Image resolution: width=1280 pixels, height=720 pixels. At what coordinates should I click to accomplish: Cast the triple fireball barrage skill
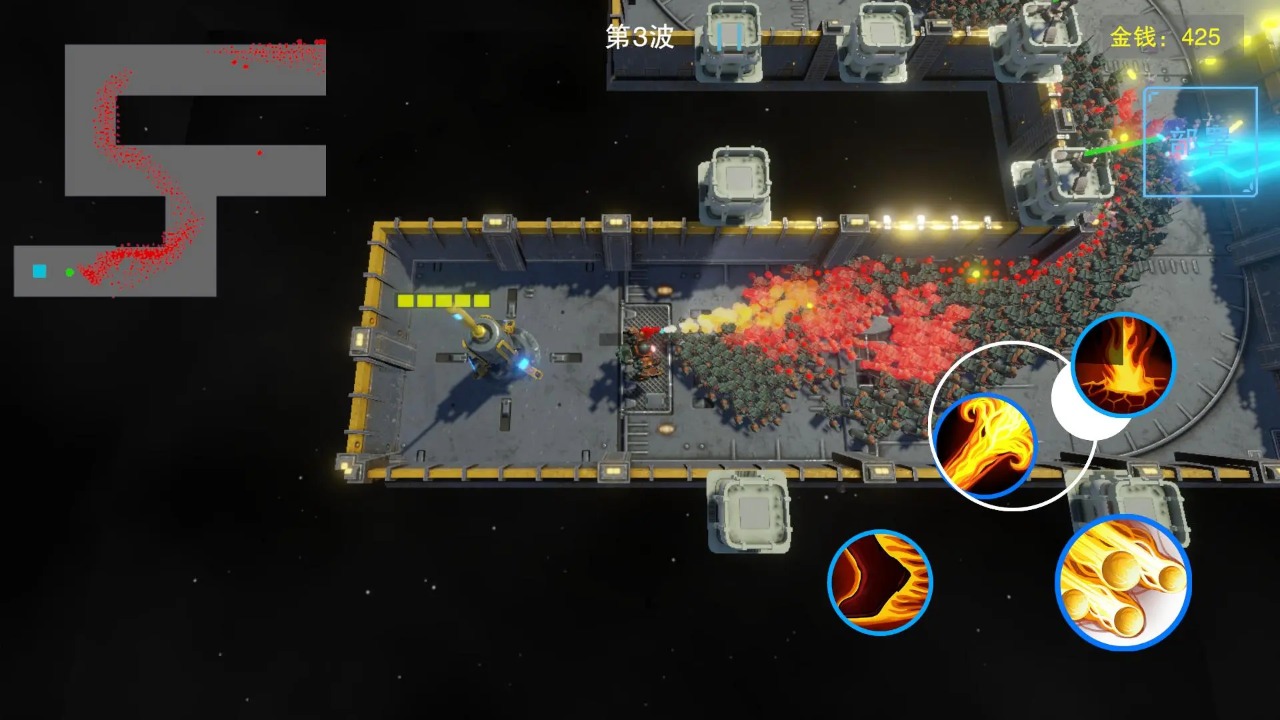[1122, 582]
